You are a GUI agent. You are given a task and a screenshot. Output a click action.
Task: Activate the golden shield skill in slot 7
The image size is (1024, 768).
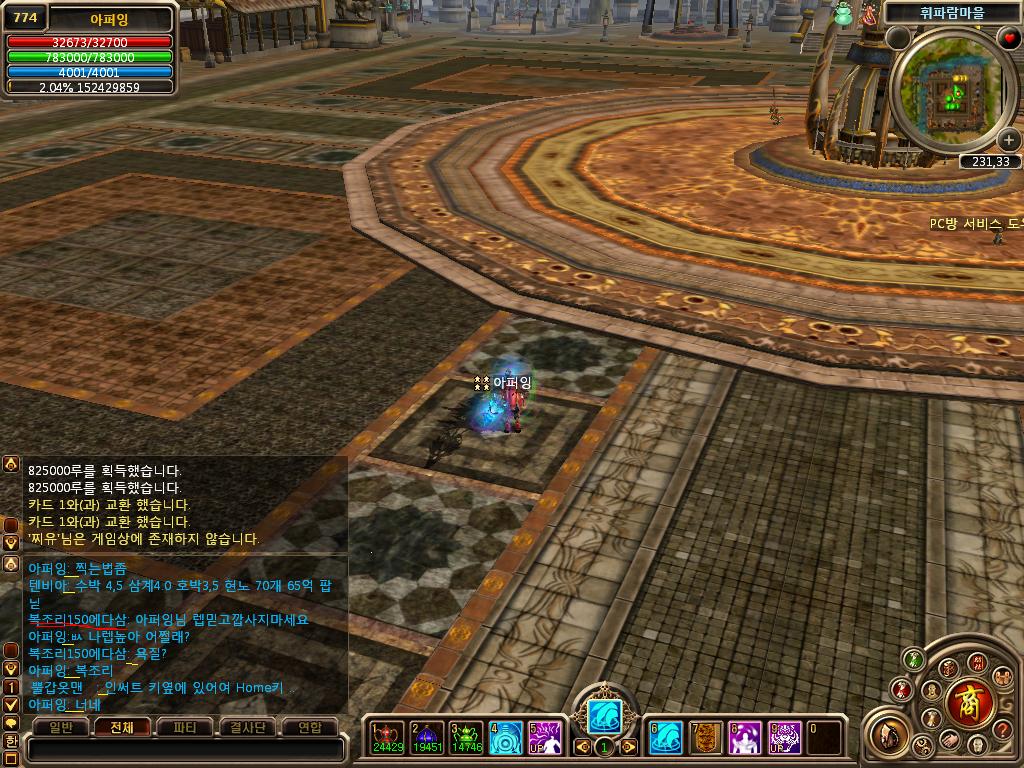point(705,738)
